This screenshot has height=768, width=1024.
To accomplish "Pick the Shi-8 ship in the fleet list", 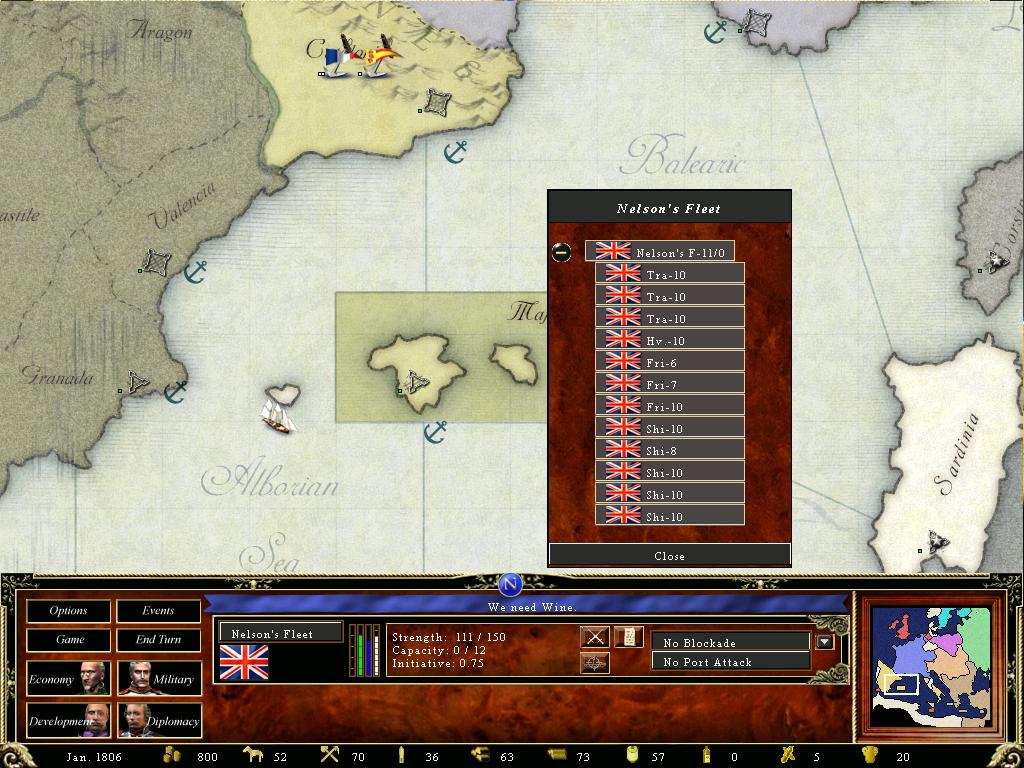I will click(669, 450).
